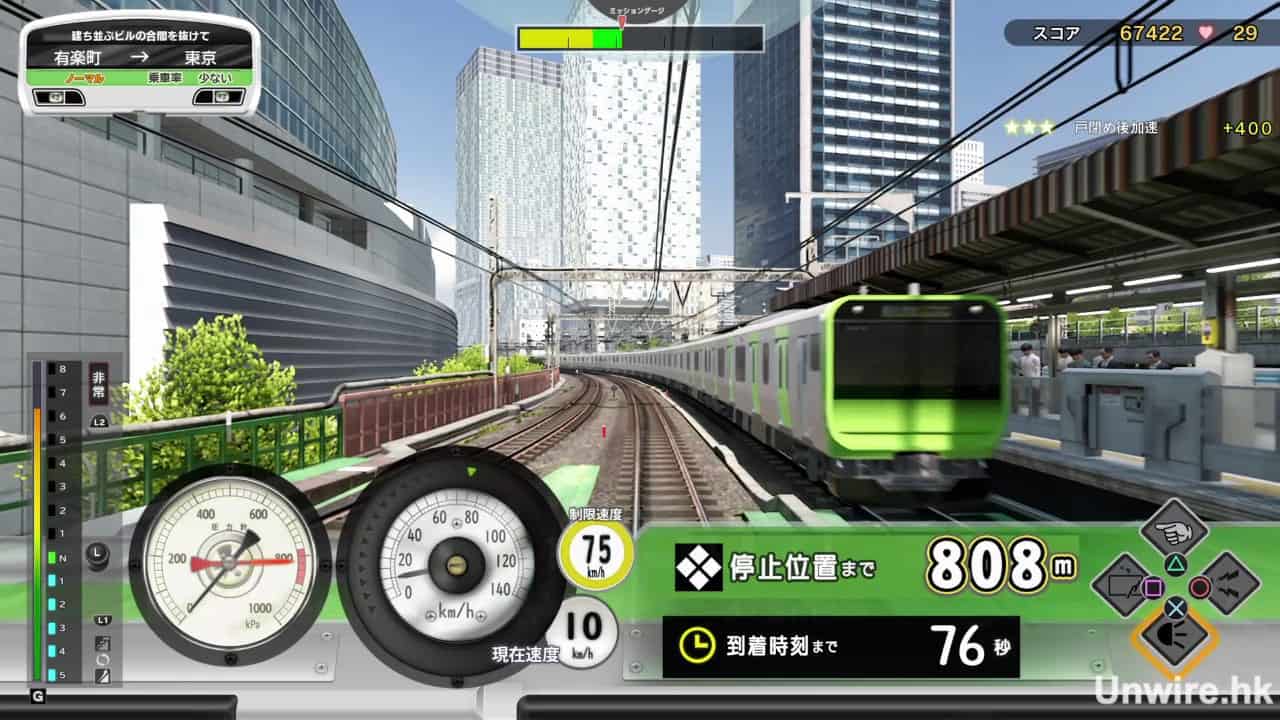Click the arrival time clock icon
This screenshot has width=1280, height=720.
pos(696,646)
